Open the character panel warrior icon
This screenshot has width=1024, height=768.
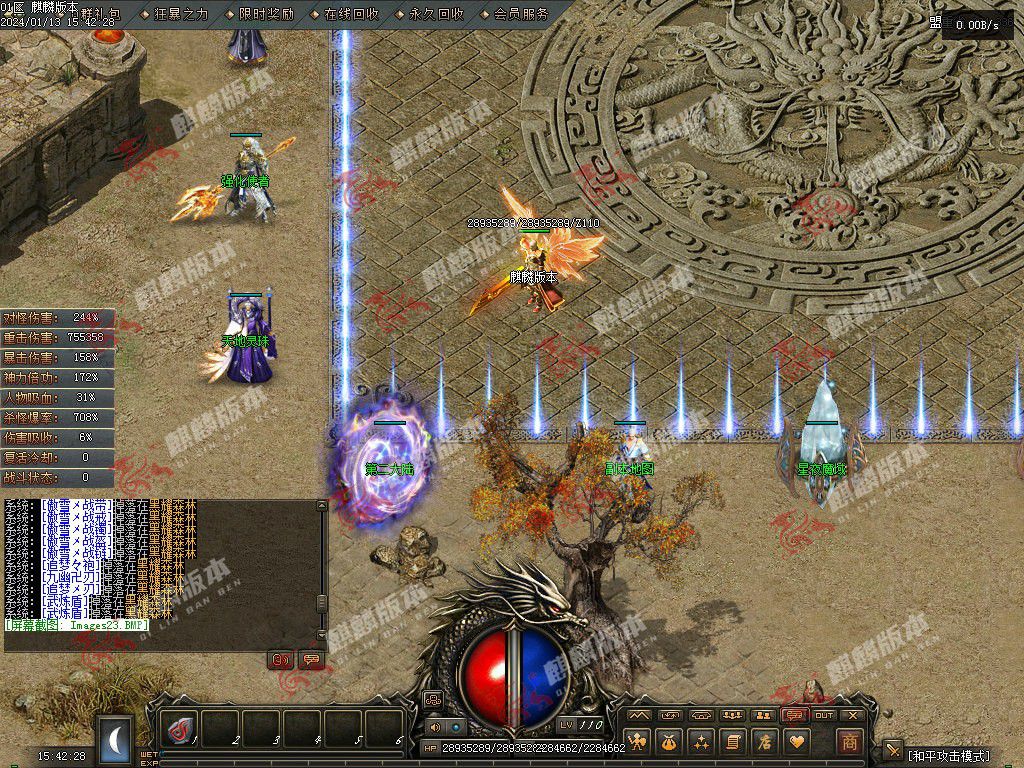tap(638, 742)
